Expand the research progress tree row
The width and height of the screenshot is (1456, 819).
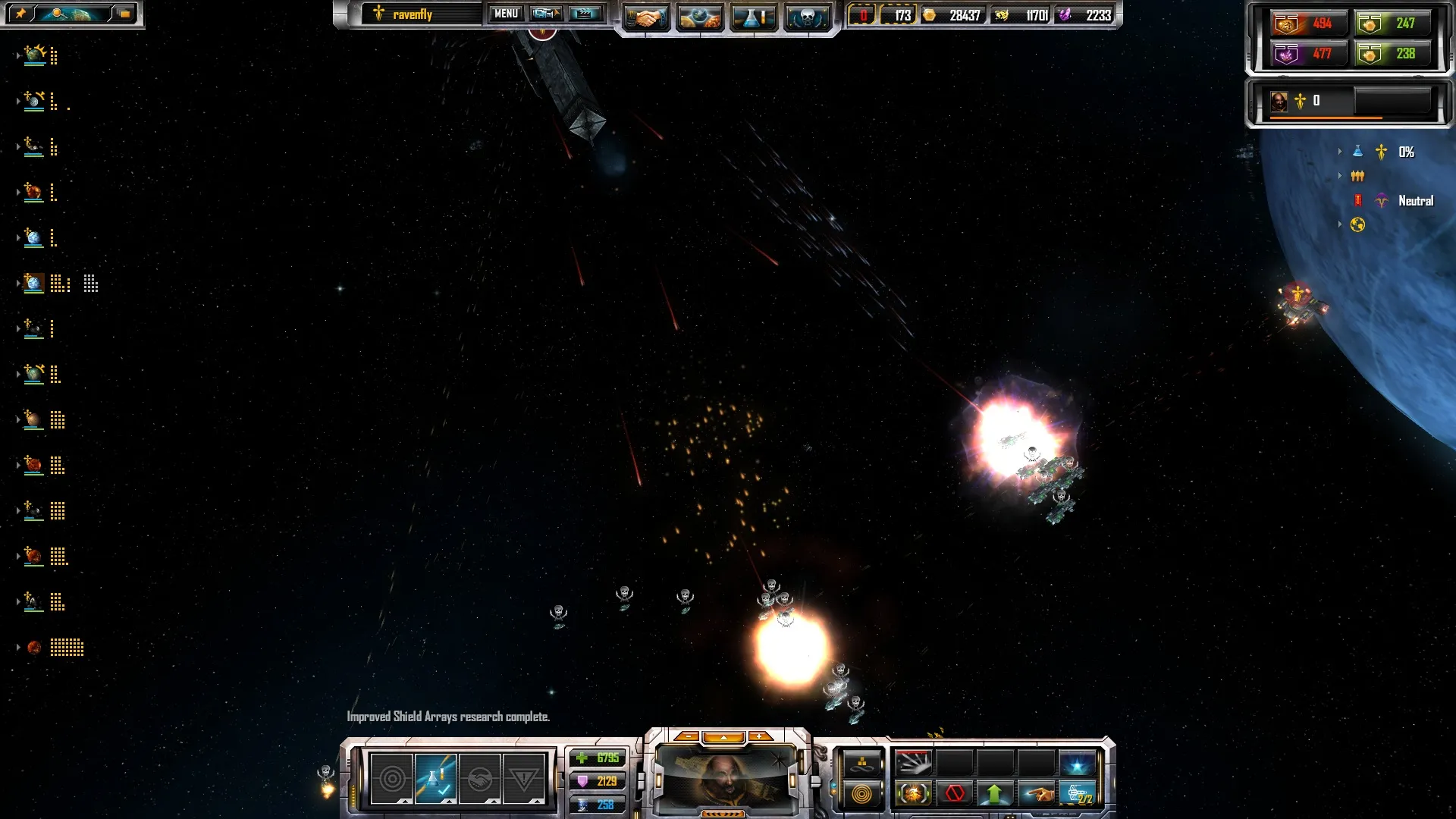click(1340, 152)
